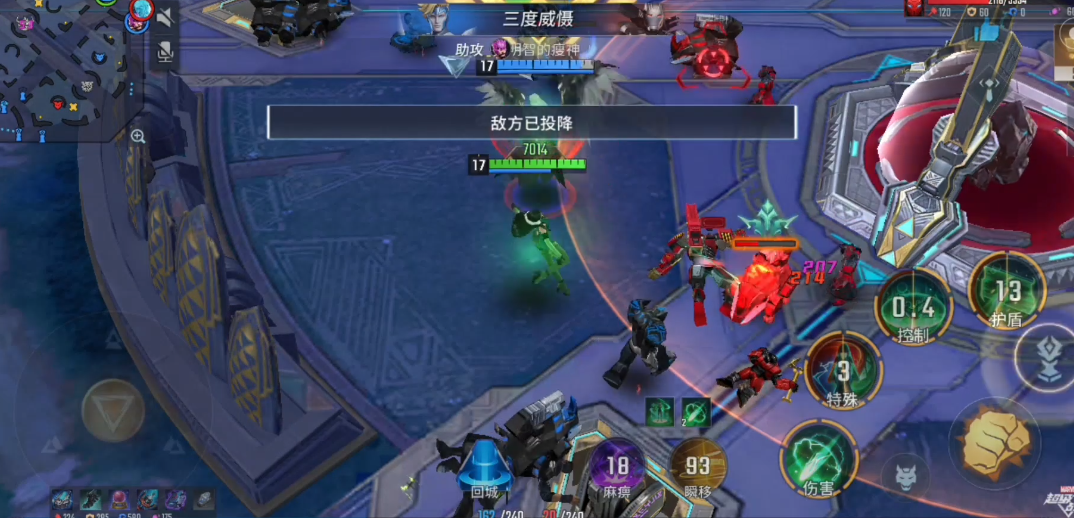The height and width of the screenshot is (518, 1074).
Task: Select the pink crystal orb item
Action: click(x=118, y=498)
